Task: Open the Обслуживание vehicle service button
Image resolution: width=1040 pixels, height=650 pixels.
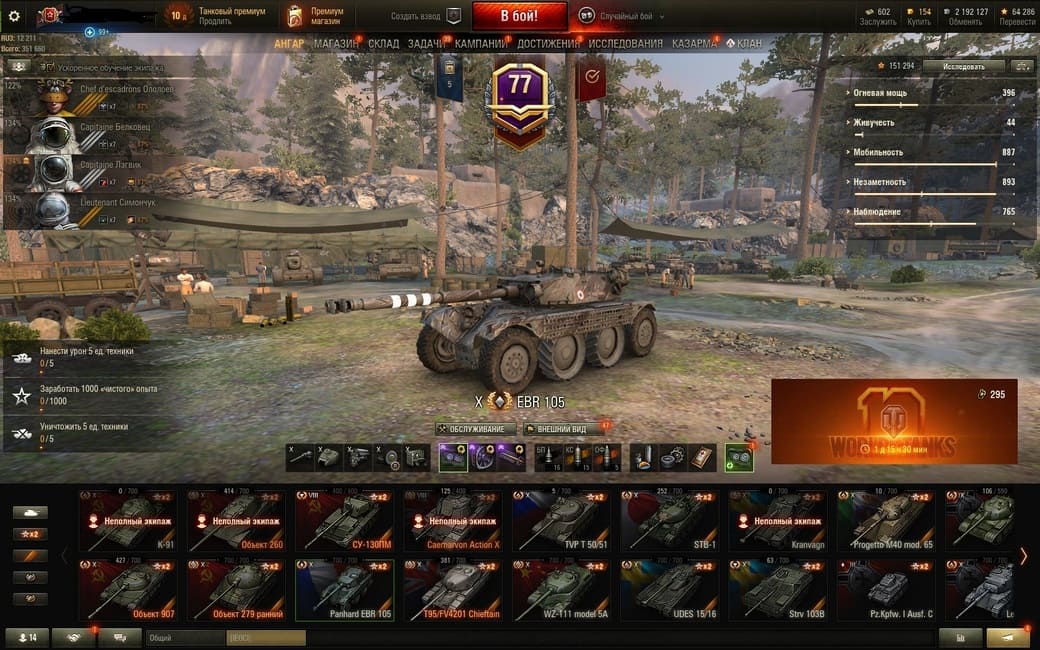Action: click(476, 429)
